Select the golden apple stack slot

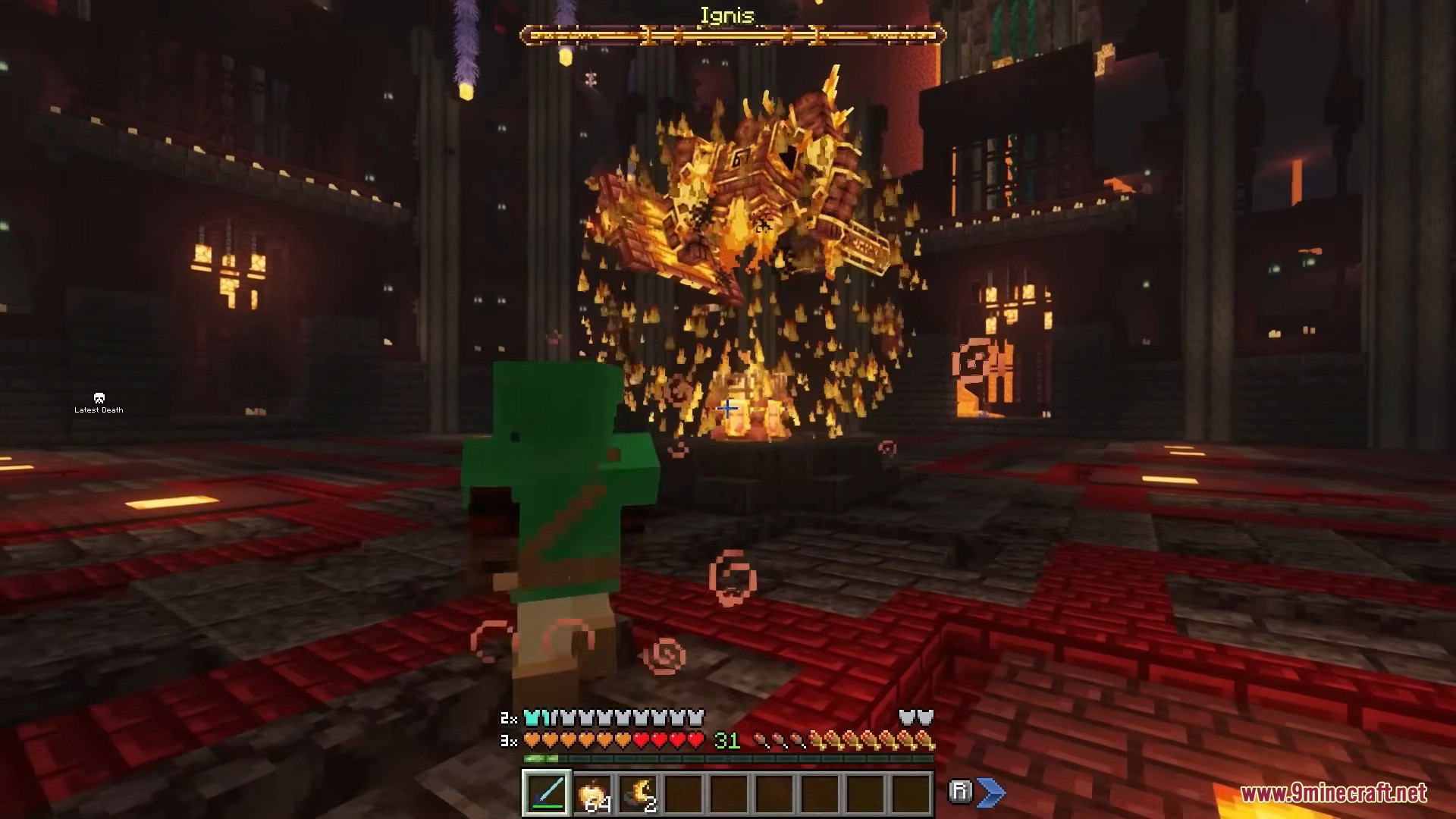[x=591, y=794]
